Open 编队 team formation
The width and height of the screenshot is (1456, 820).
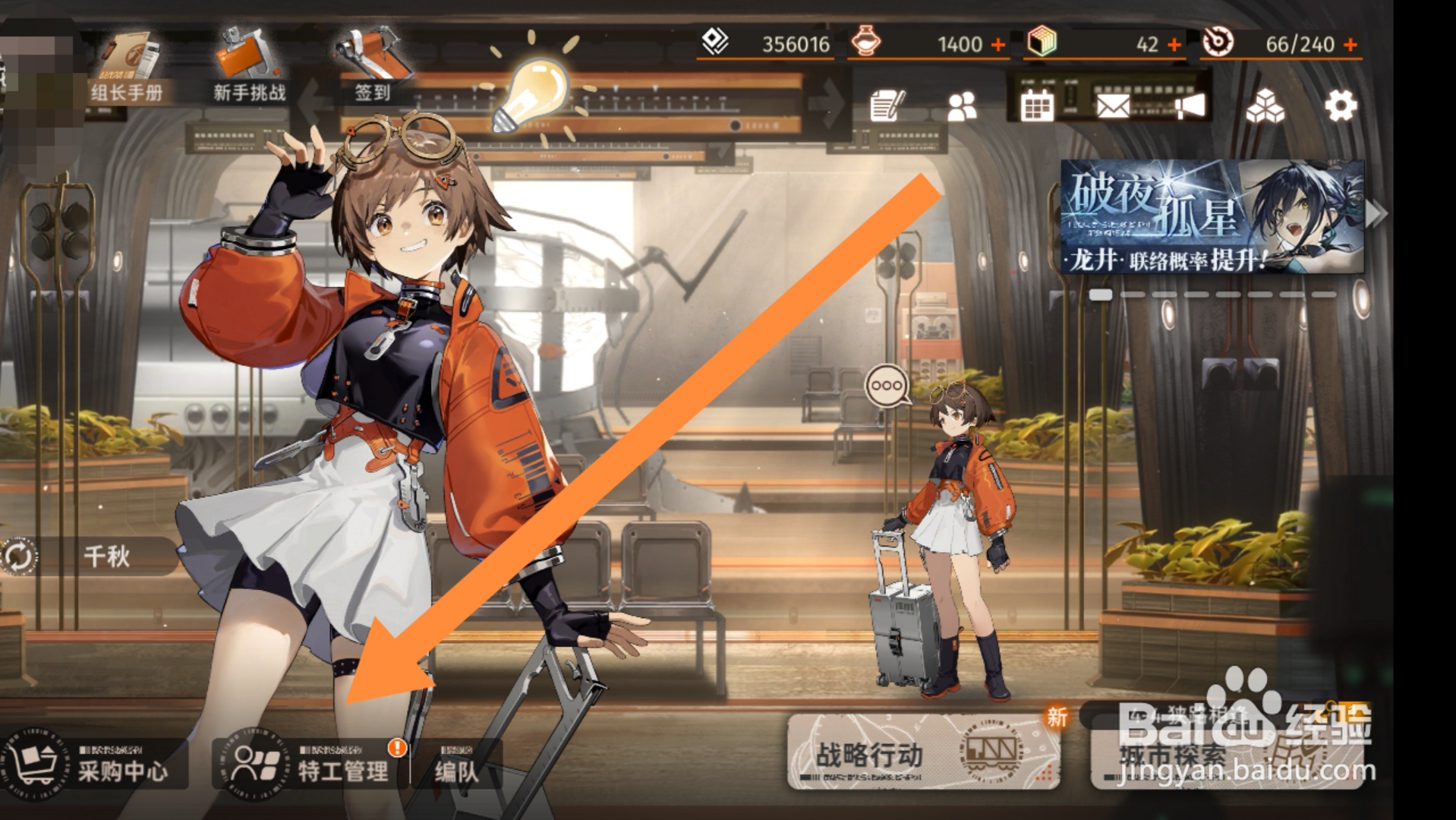click(457, 770)
